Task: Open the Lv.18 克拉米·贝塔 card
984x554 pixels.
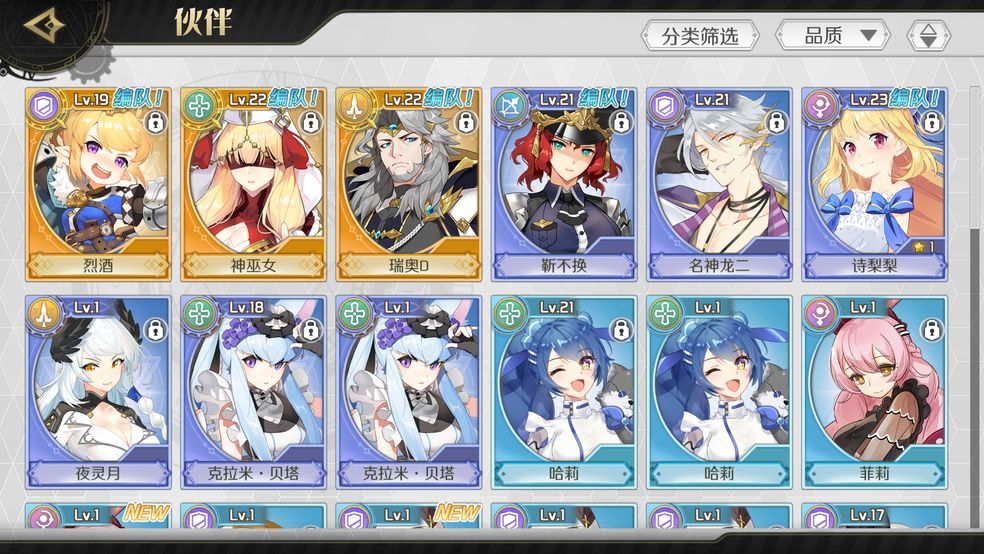Action: point(254,392)
